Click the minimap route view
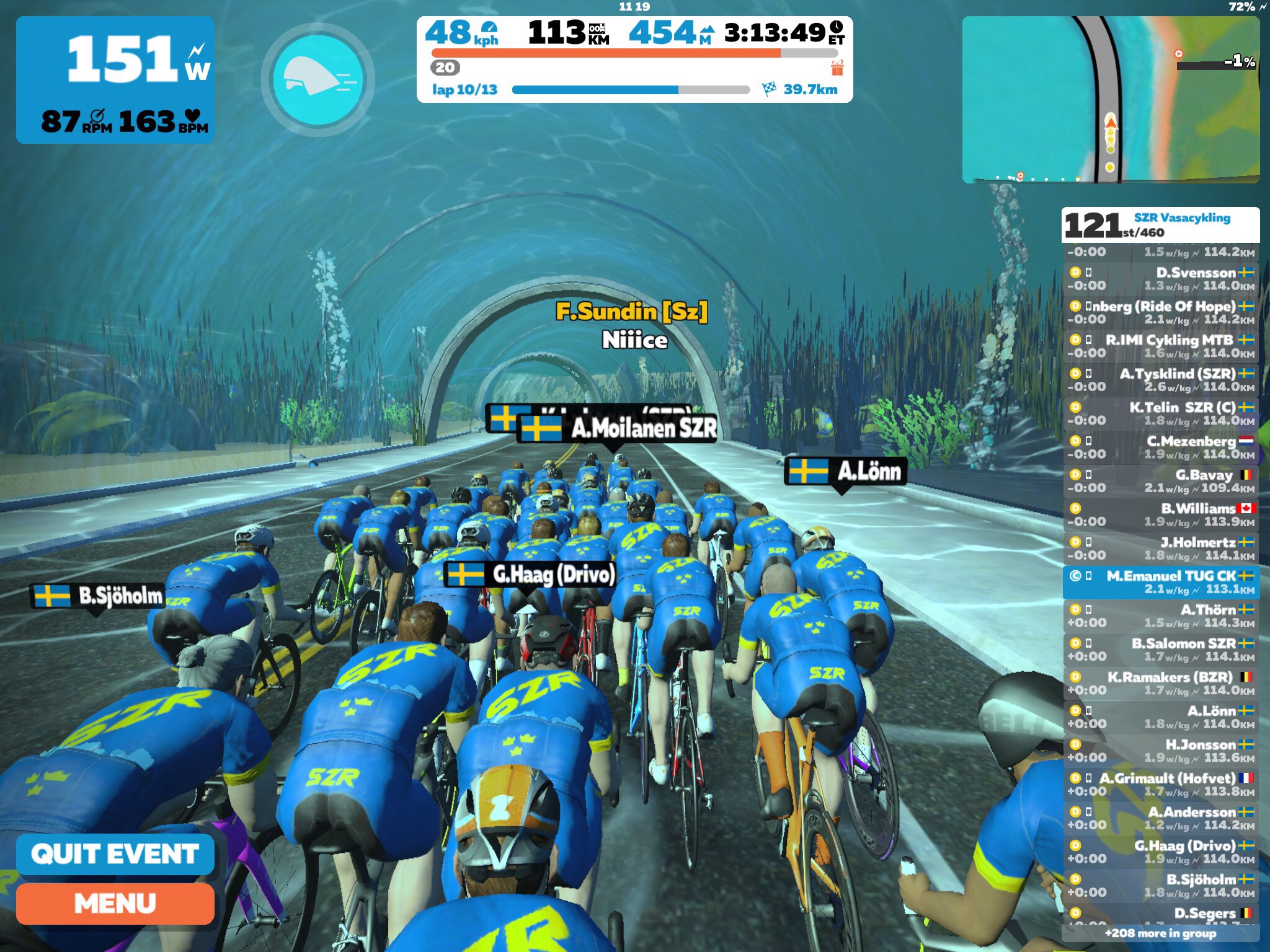The image size is (1270, 952). pos(1110,100)
